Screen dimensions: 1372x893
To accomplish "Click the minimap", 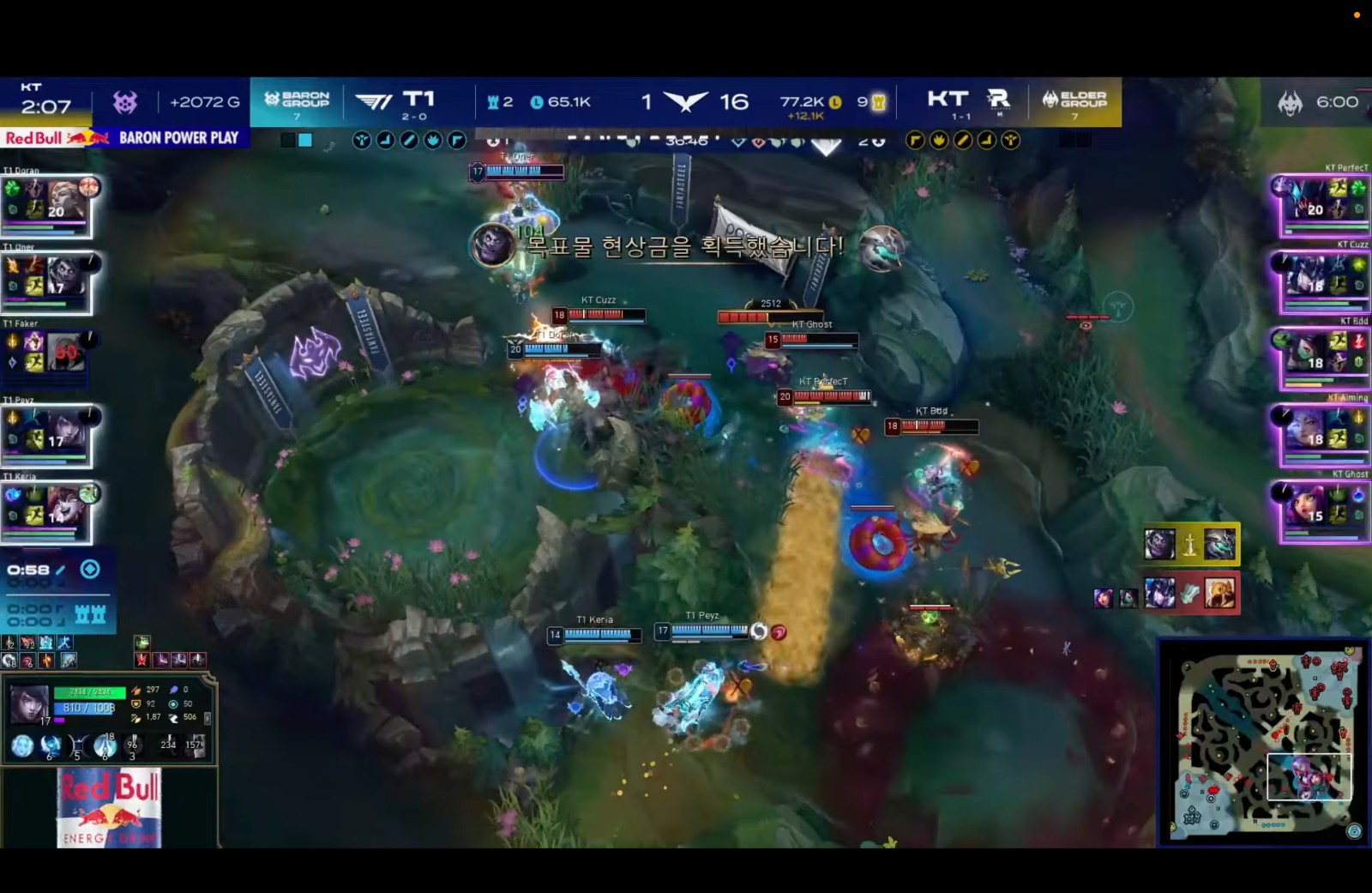I will [1262, 741].
